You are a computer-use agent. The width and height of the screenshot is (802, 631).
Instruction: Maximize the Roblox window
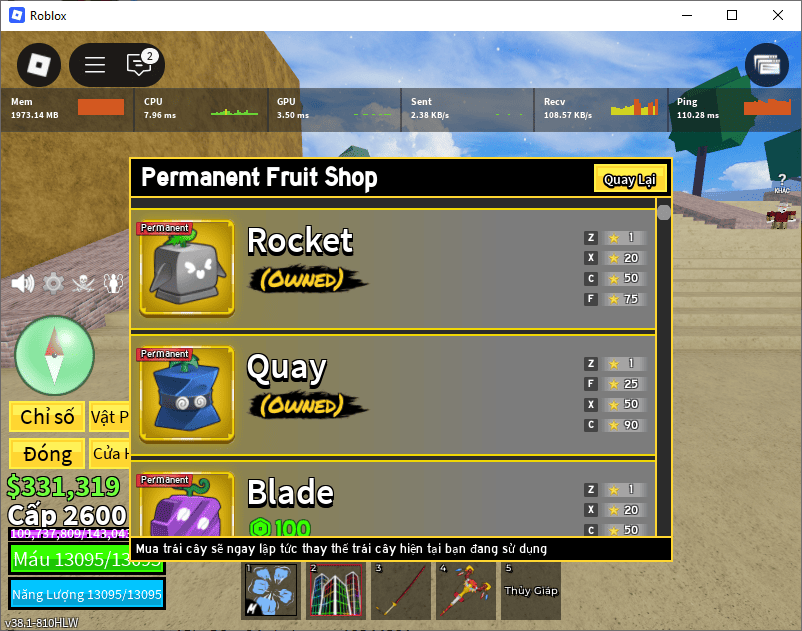732,15
